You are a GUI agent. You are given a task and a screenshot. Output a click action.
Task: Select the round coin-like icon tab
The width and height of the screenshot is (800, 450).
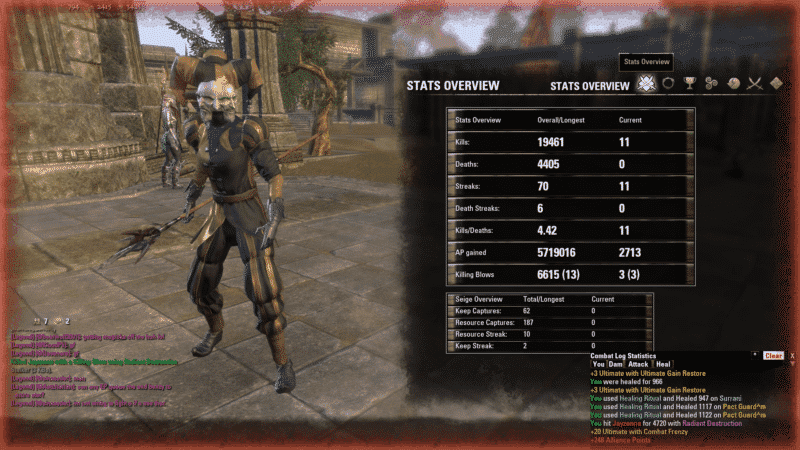[733, 85]
